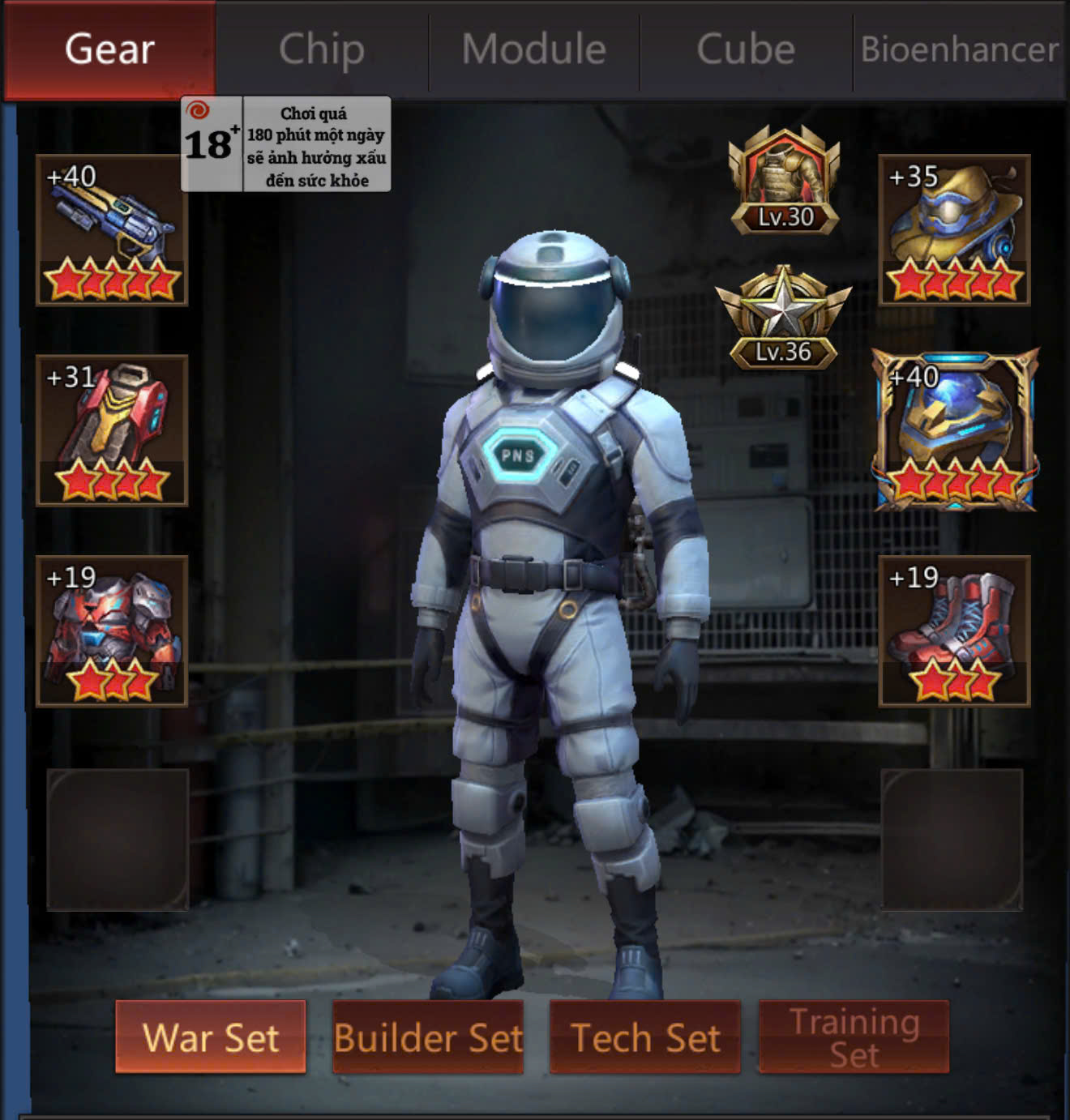Select the +40 revolver weapon slot
This screenshot has width=1070, height=1120.
coord(112,230)
